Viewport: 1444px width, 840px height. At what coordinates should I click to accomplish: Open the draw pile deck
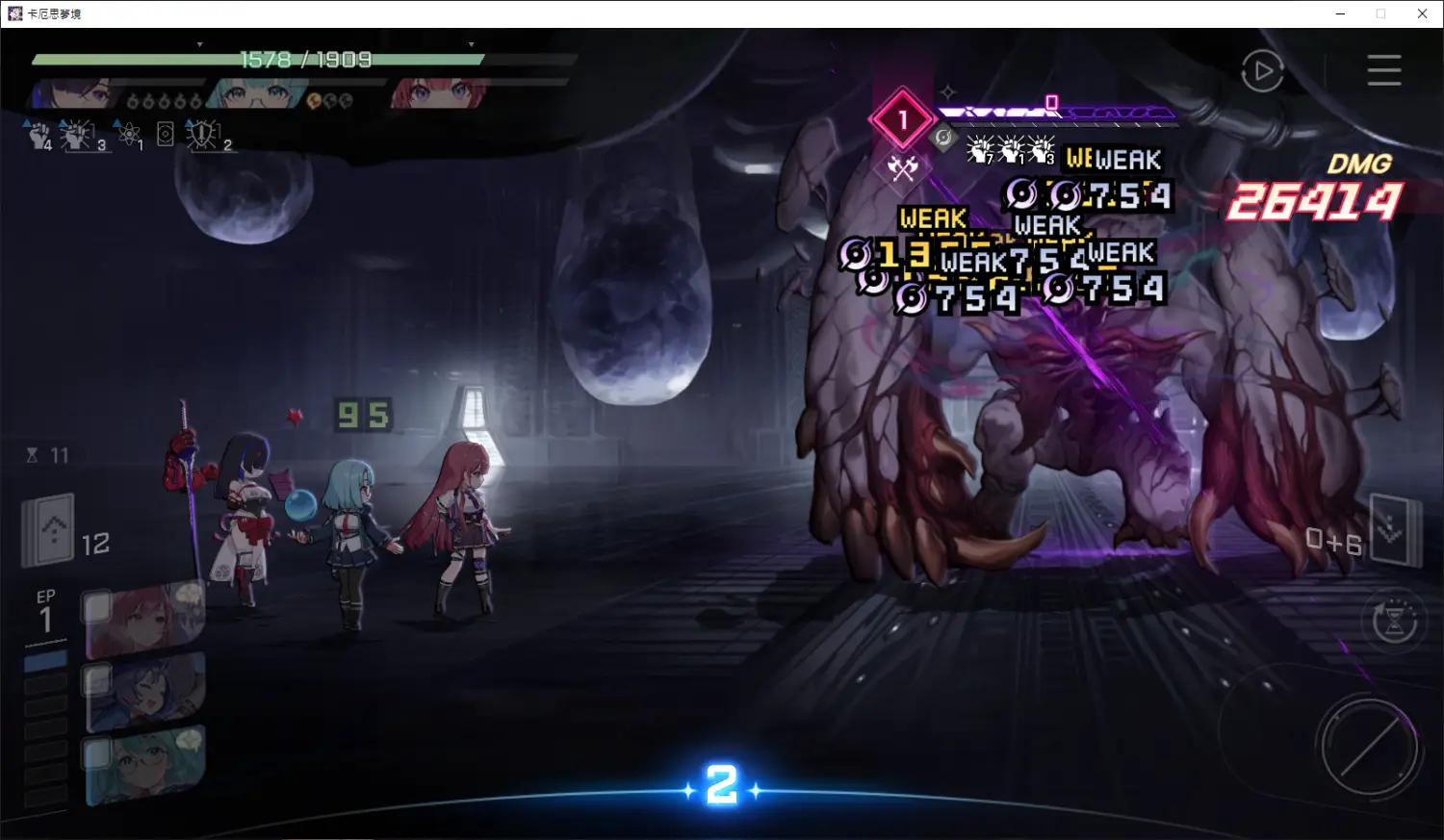50,530
